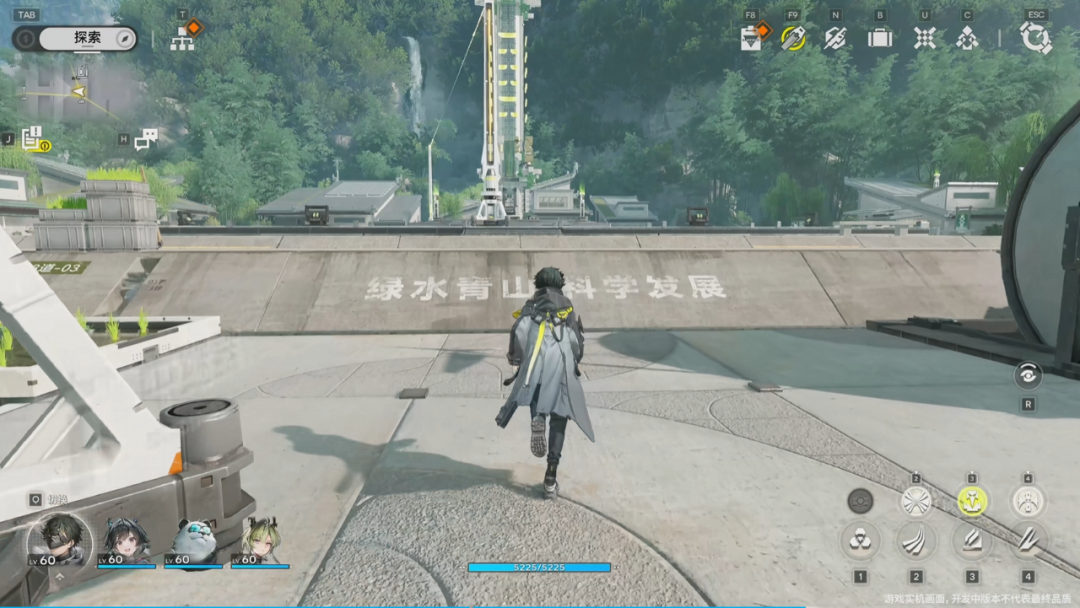Open the hierarchy tree icon with orange marker
Viewport: 1080px width, 608px height.
pos(183,39)
